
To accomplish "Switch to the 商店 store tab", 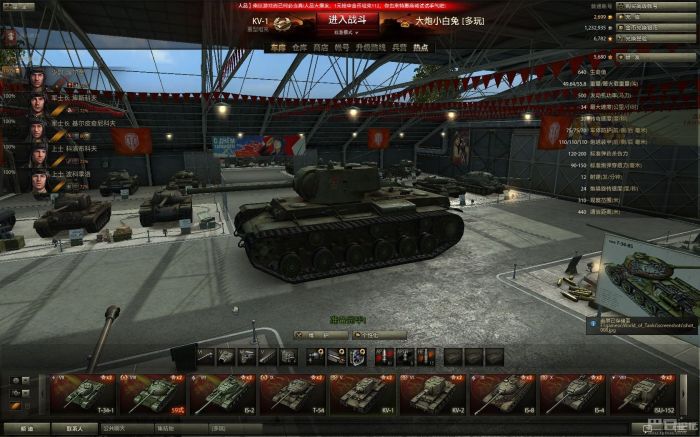I will [321, 47].
